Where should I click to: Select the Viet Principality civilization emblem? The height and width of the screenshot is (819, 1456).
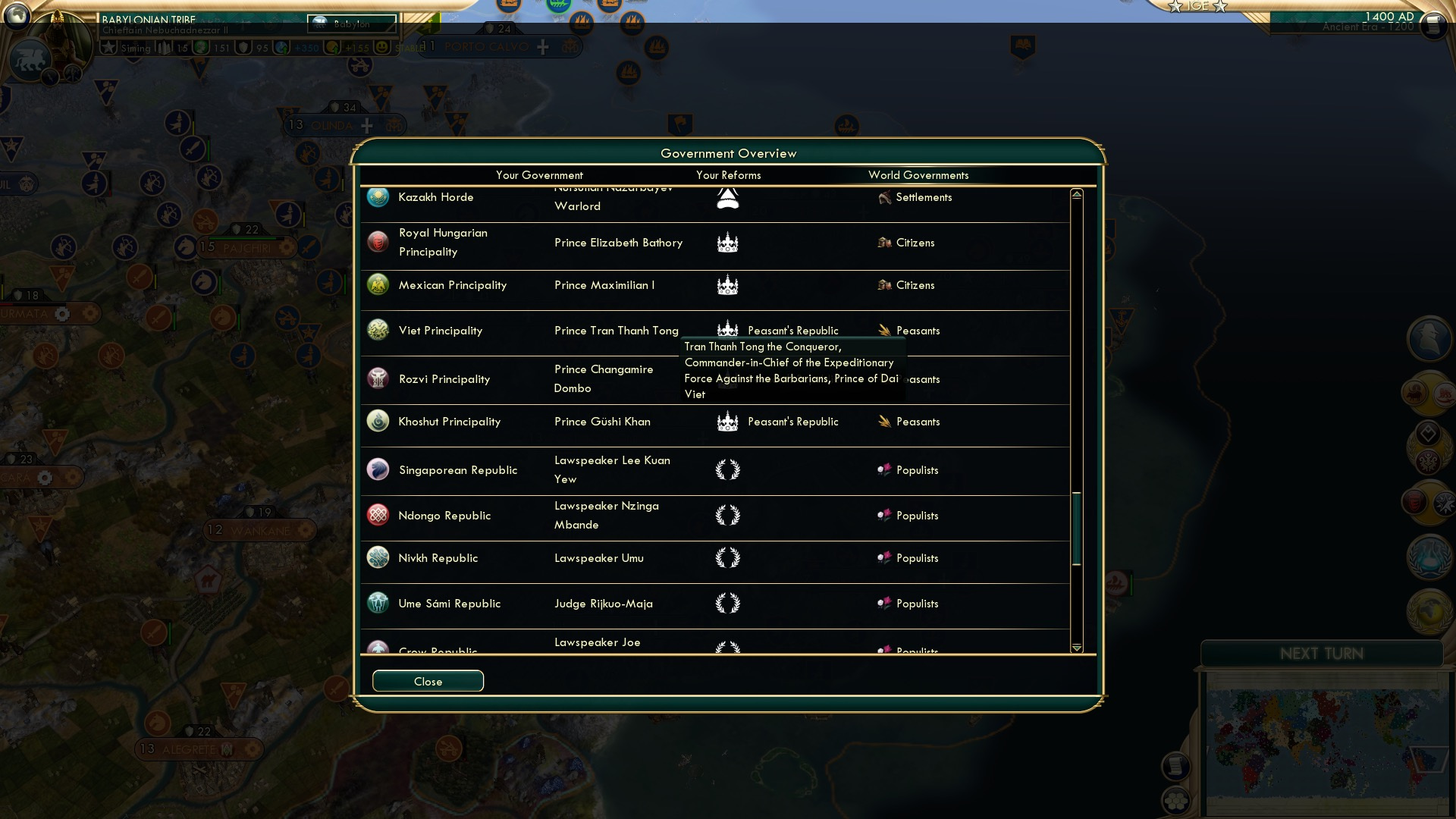[x=378, y=330]
